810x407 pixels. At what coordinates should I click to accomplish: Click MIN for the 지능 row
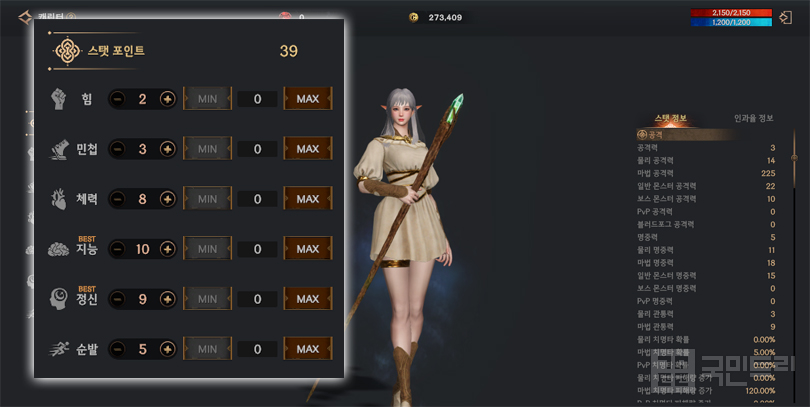pyautogui.click(x=207, y=249)
